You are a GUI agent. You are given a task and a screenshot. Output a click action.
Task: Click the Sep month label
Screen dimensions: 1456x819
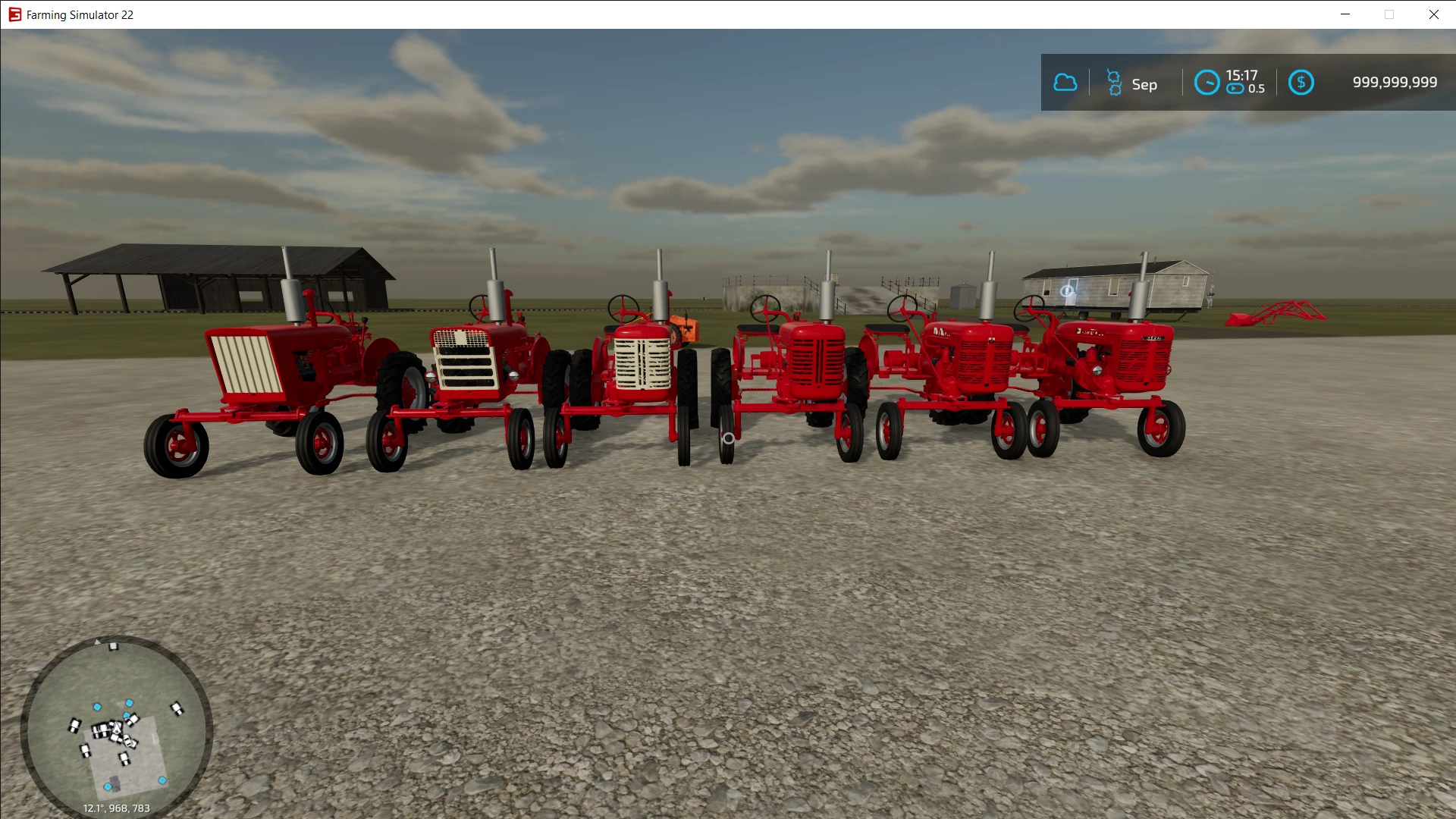(1145, 84)
